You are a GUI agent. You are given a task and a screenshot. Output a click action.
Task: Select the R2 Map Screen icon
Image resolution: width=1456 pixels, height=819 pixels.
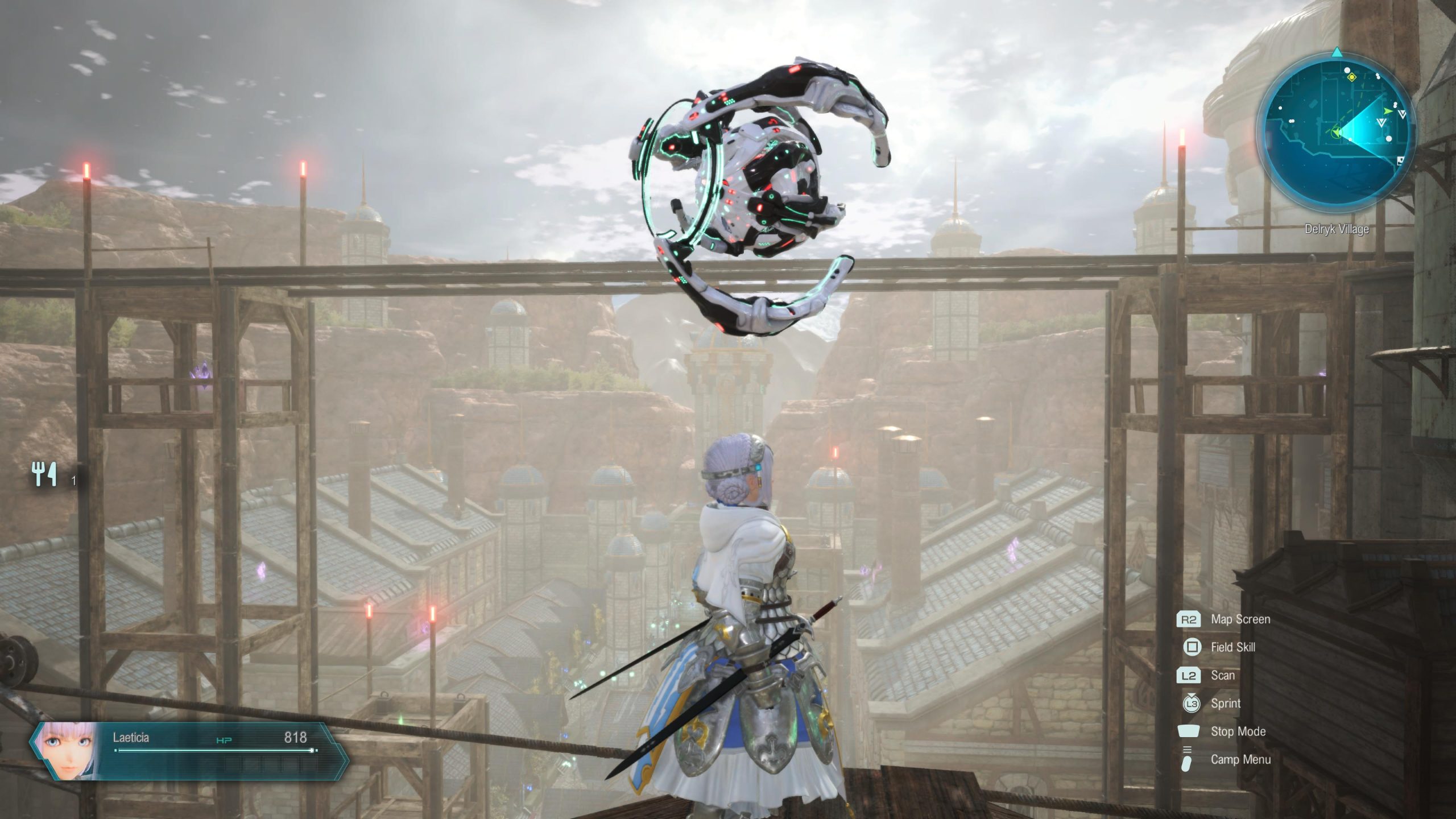[x=1189, y=619]
